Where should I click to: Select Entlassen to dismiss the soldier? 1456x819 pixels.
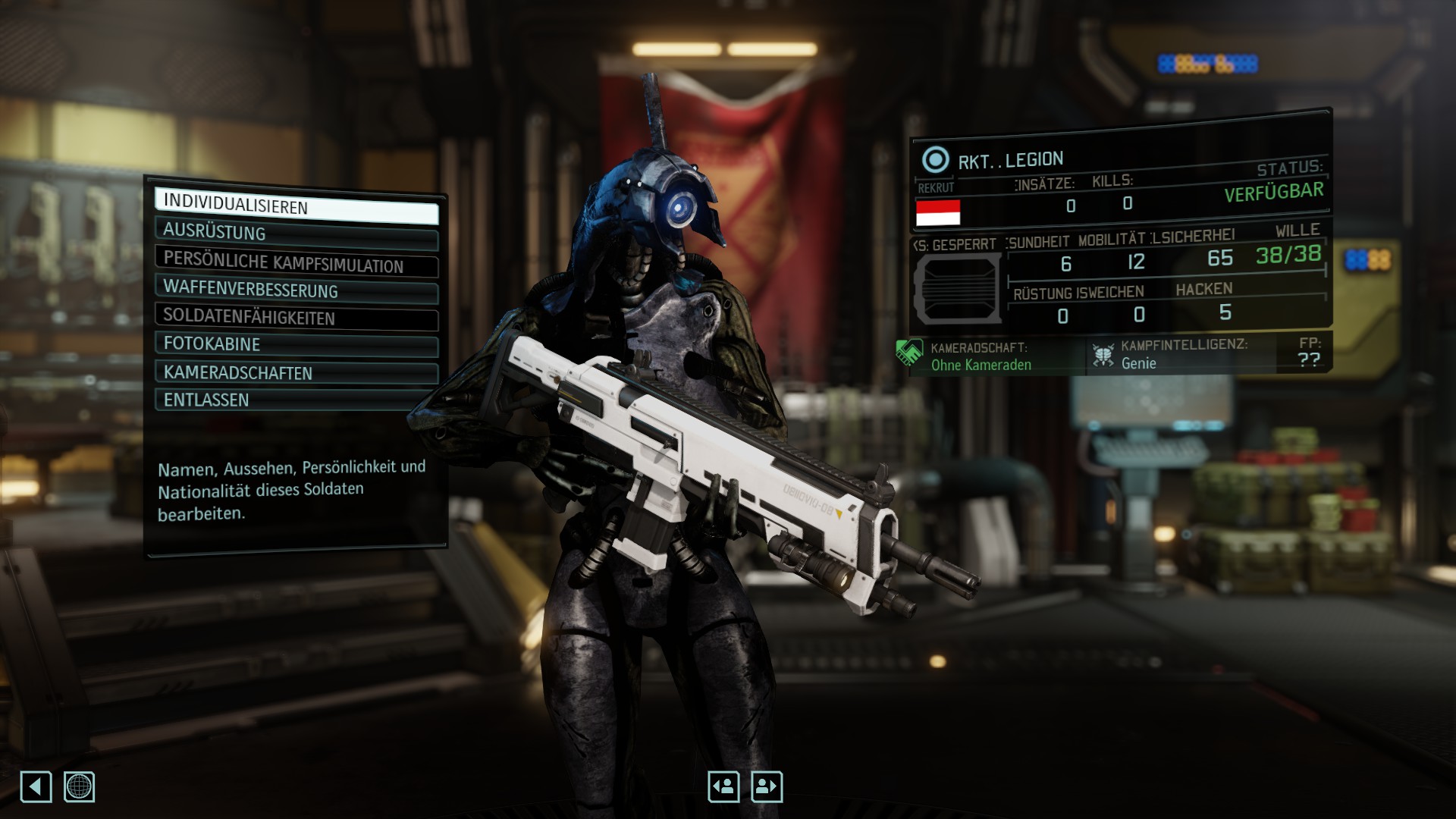coord(296,400)
